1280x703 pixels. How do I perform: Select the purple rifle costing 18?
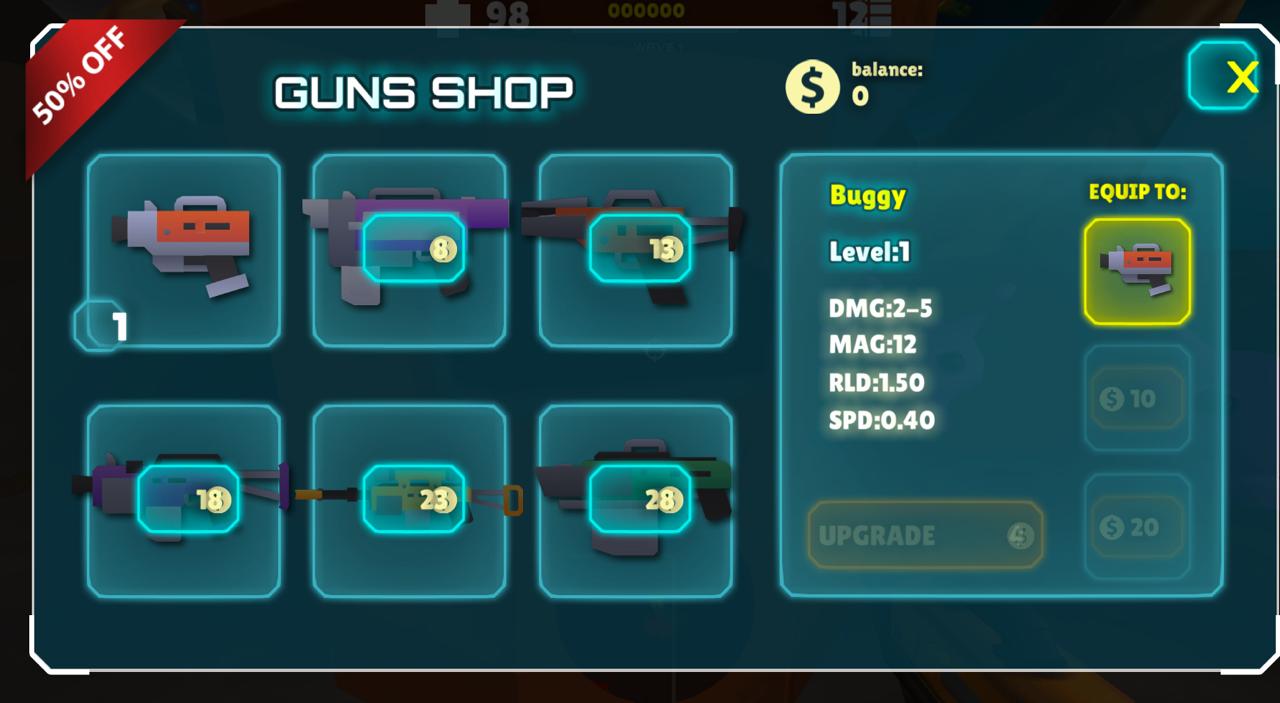coord(184,500)
